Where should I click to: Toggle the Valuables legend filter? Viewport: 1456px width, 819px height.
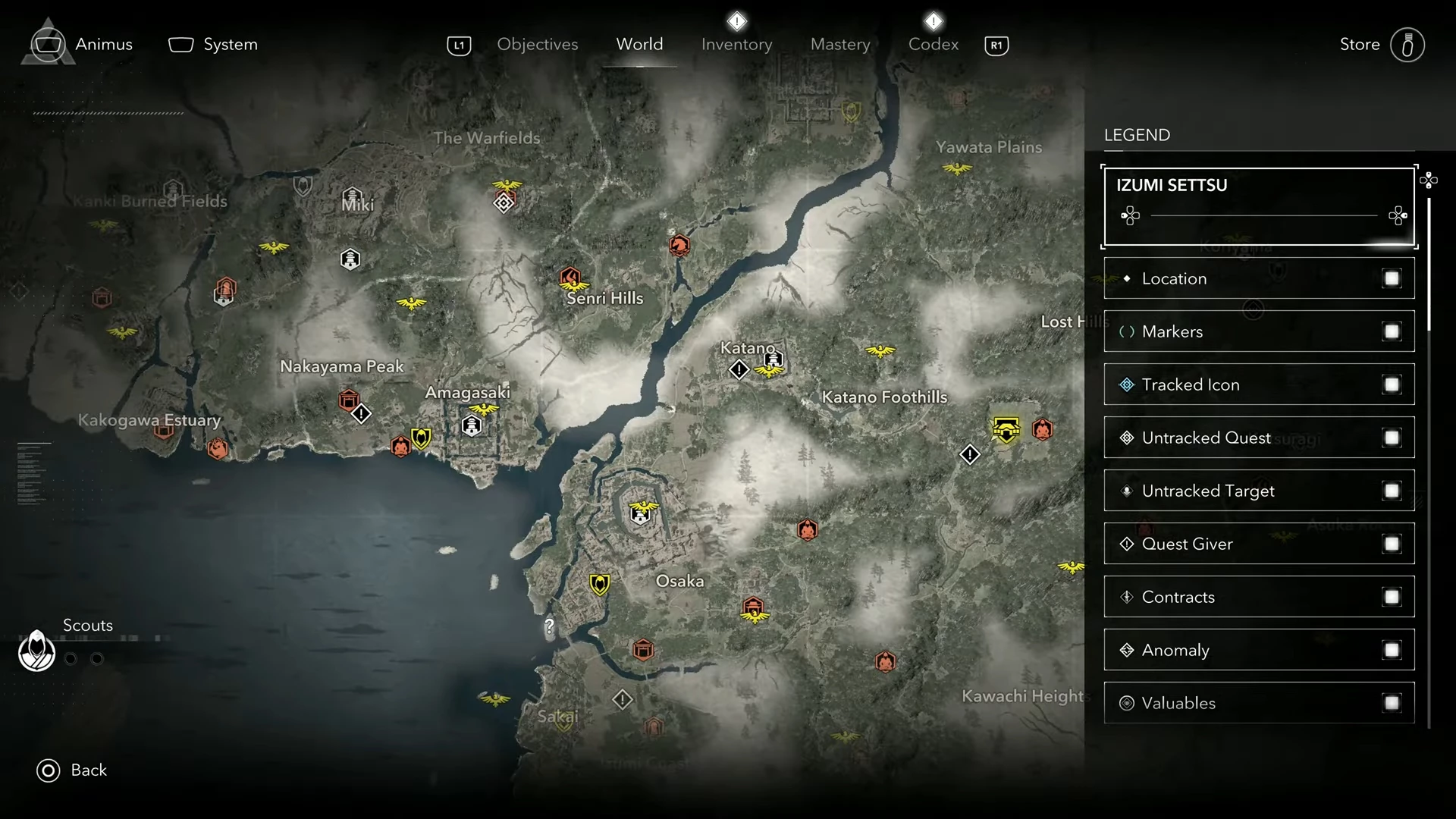click(x=1391, y=703)
